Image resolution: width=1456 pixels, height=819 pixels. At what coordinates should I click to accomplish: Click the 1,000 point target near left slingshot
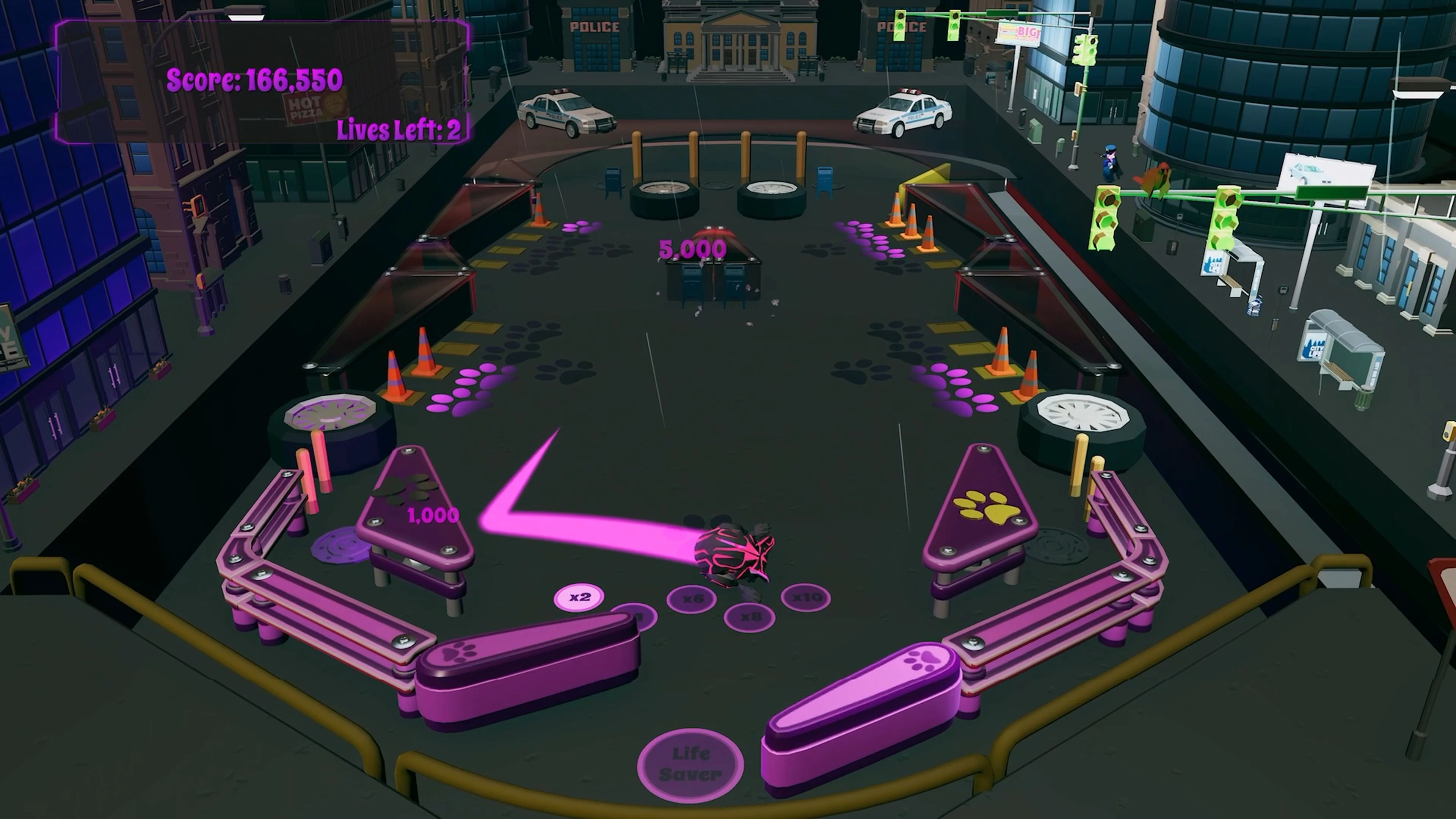[432, 516]
